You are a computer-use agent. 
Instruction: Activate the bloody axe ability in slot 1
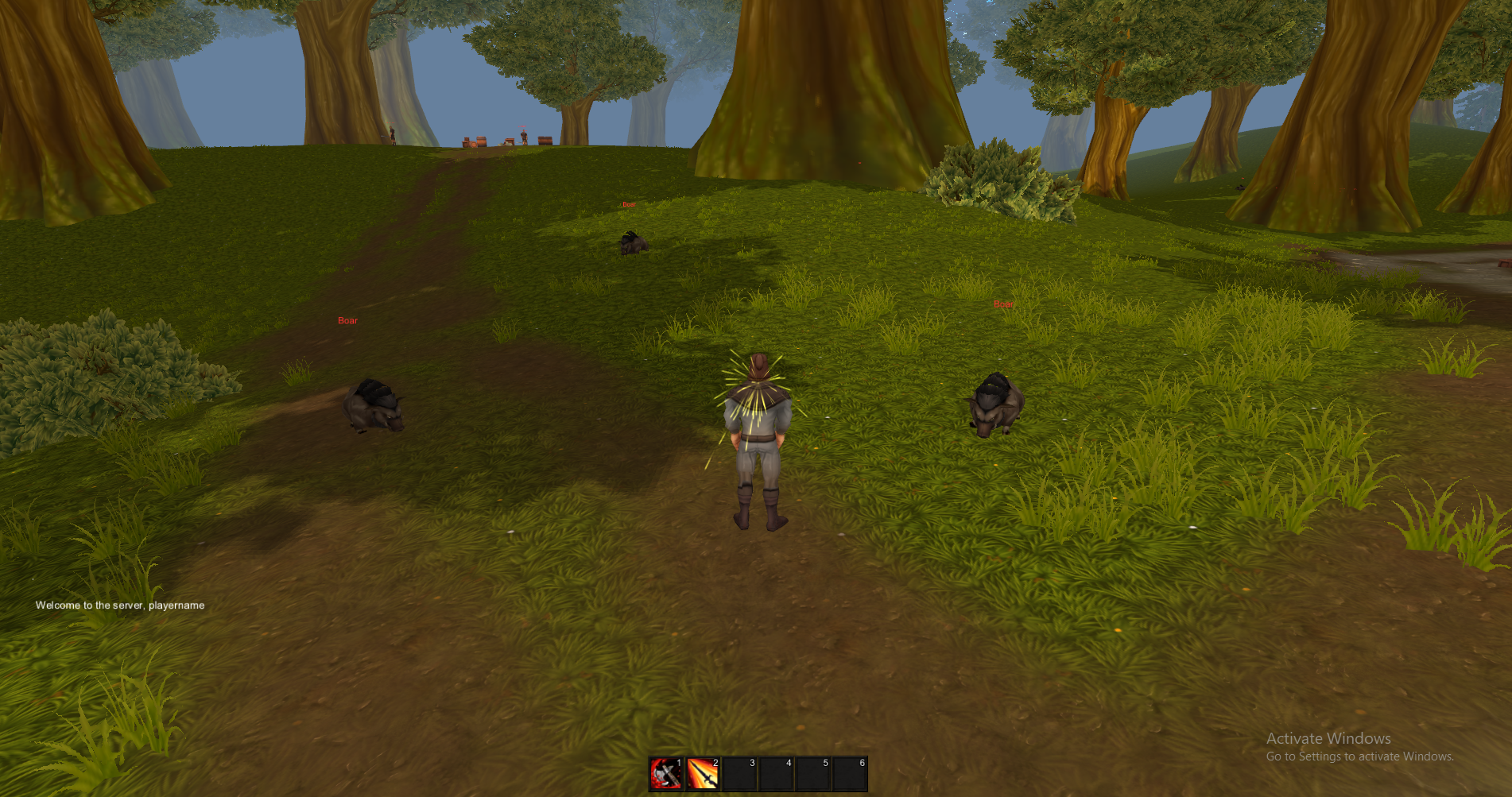[x=665, y=773]
